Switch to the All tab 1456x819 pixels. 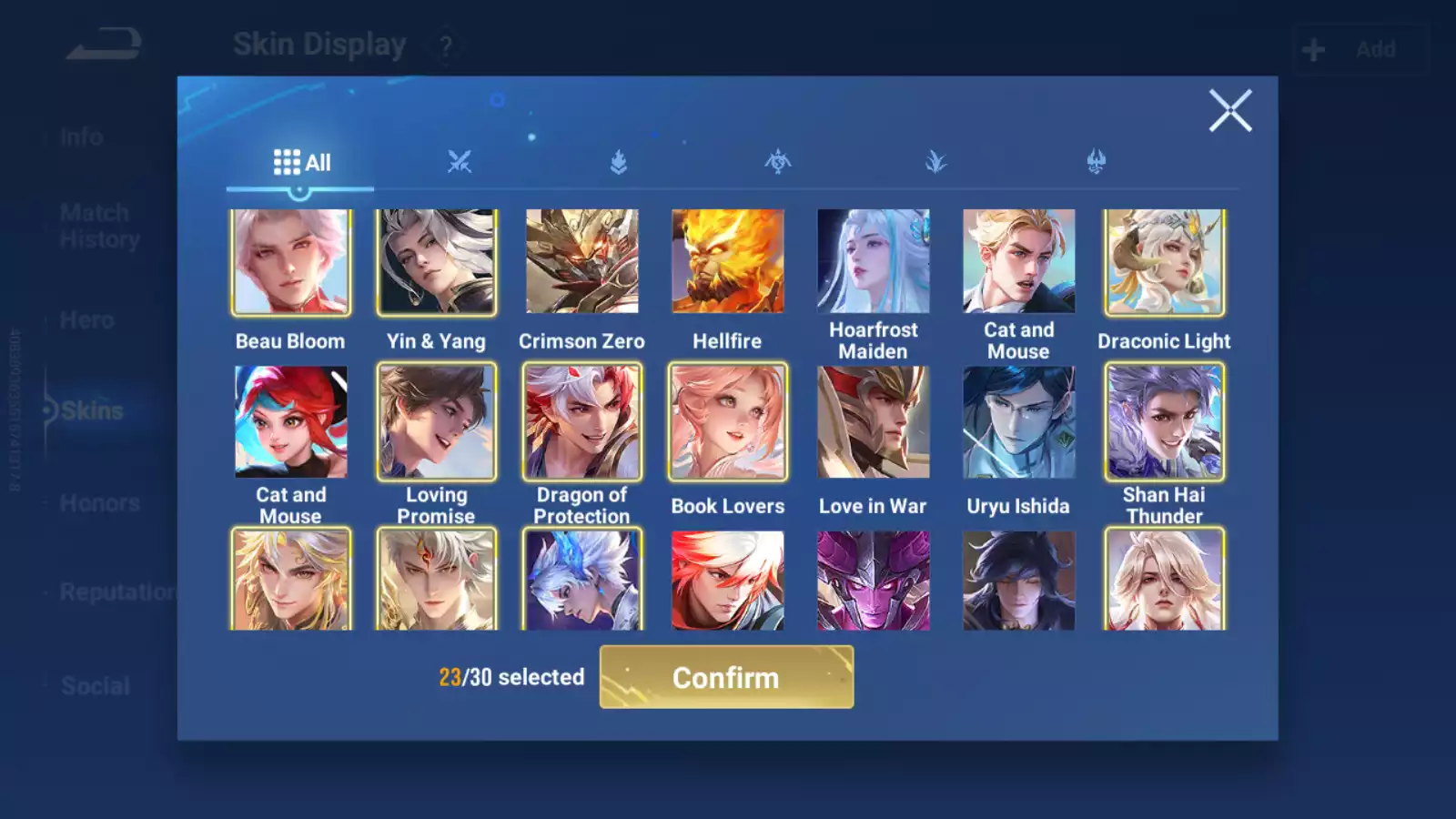300,162
